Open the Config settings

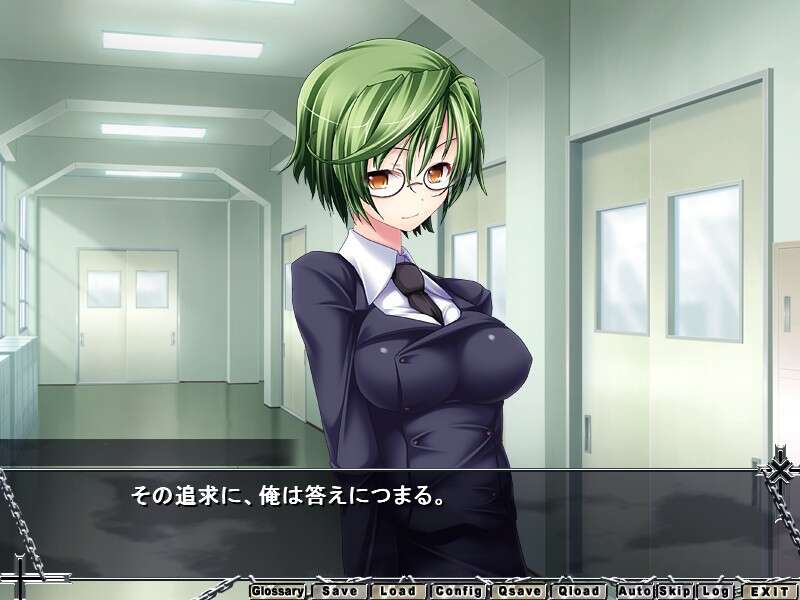click(x=459, y=590)
